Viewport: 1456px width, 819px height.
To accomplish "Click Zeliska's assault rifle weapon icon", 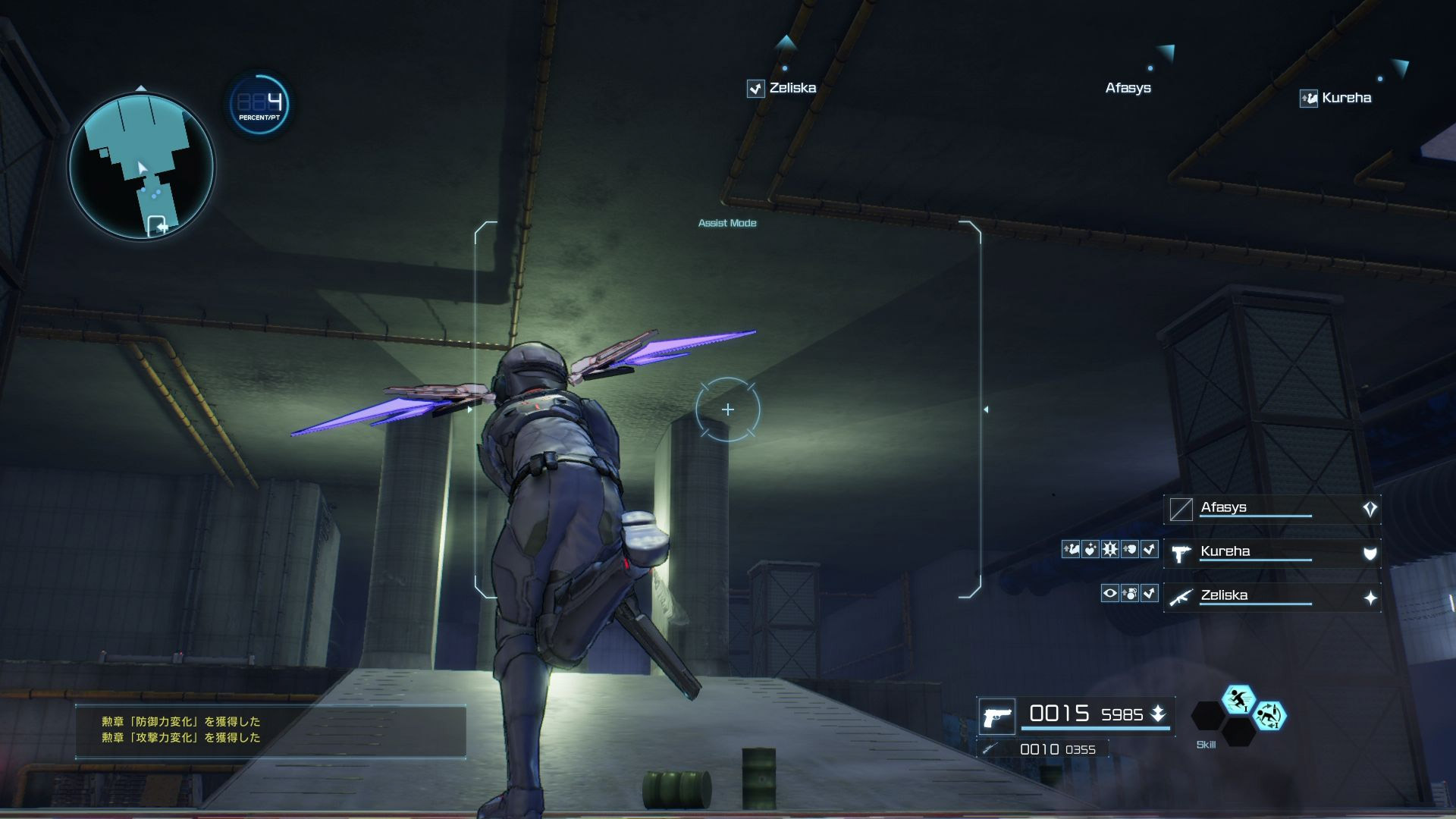I will (x=1181, y=598).
